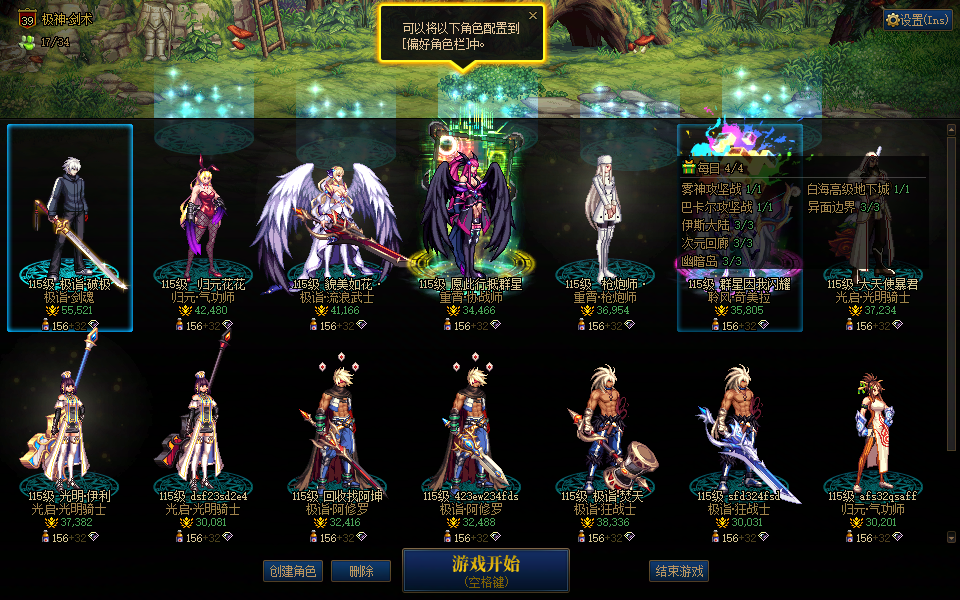
Task: Click the 删除 delete character button
Action: (360, 571)
